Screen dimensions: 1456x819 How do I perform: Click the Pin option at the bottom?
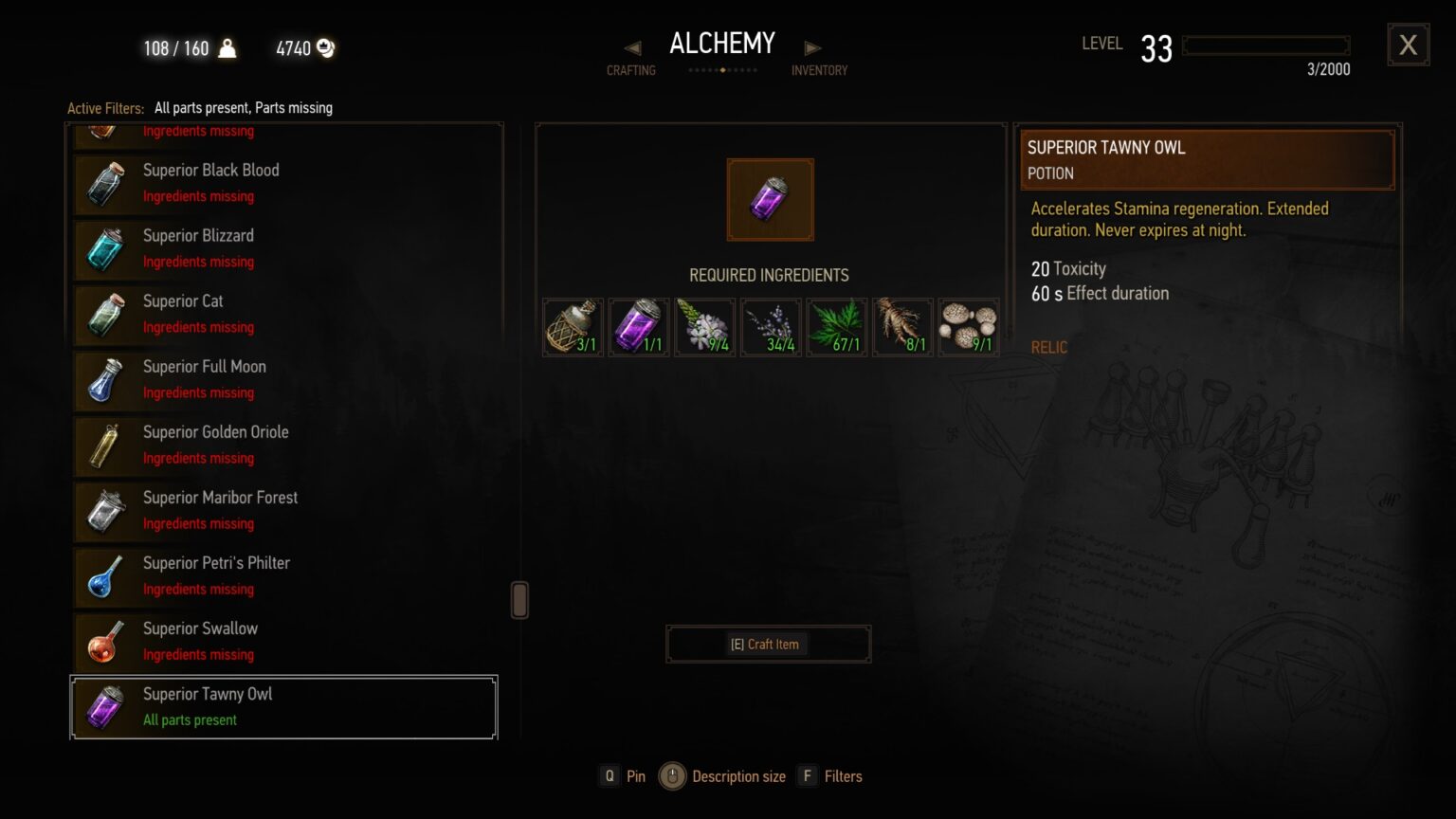click(x=624, y=775)
